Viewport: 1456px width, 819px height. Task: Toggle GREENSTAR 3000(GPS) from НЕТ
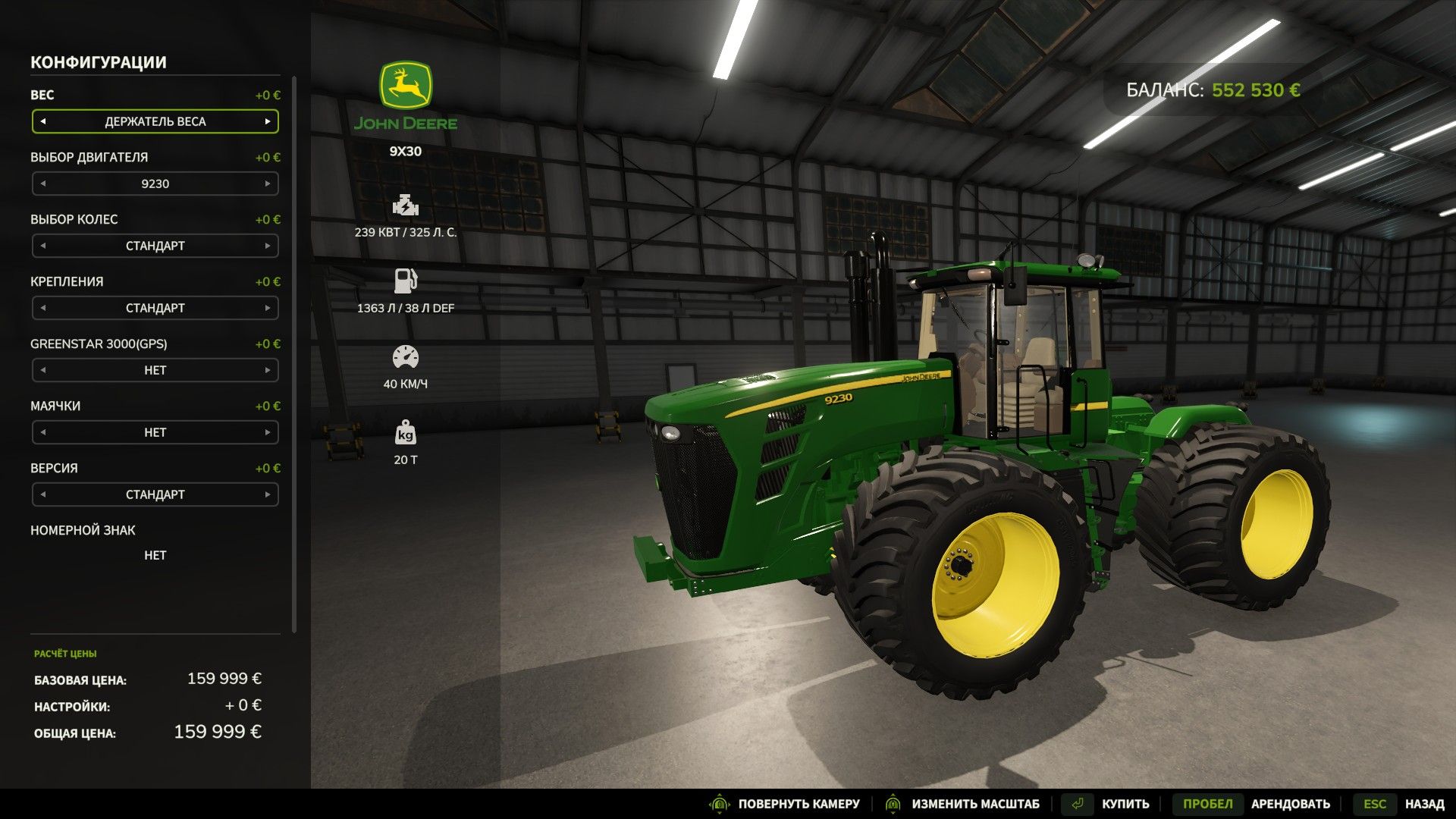(155, 370)
